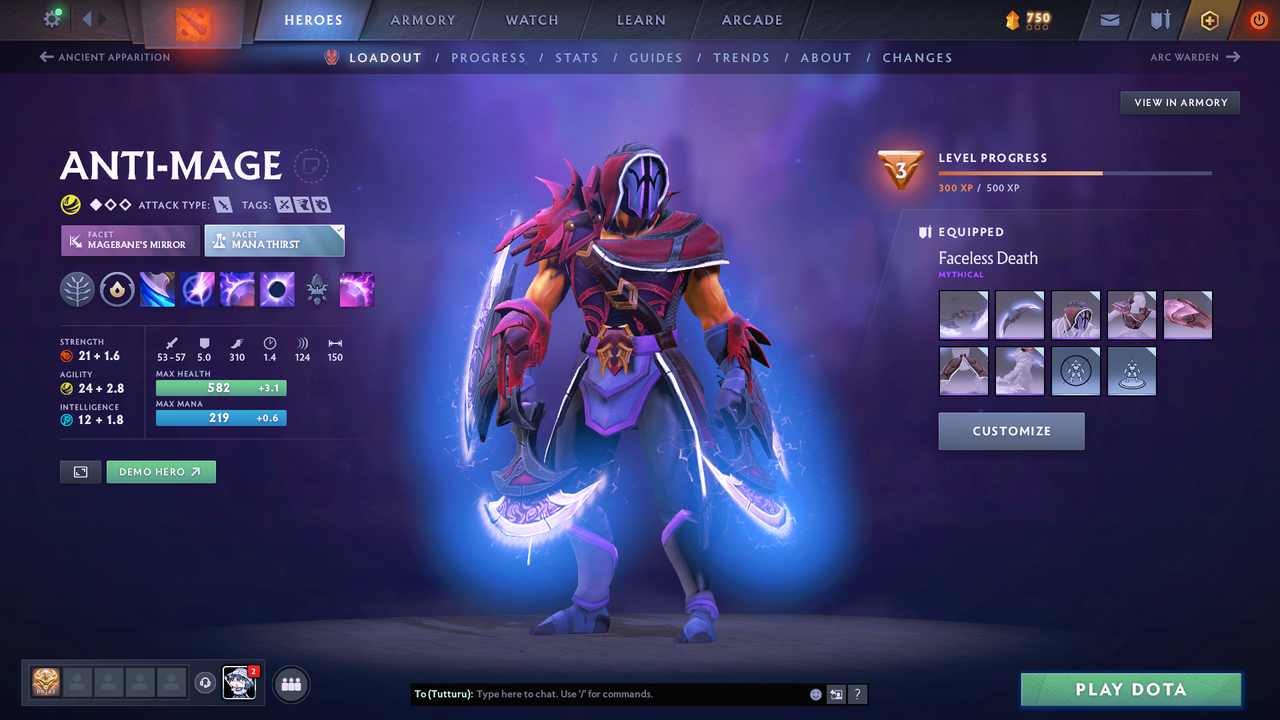Switch to the Magebane's Mirror facet
Viewport: 1280px width, 720px height.
pos(129,240)
